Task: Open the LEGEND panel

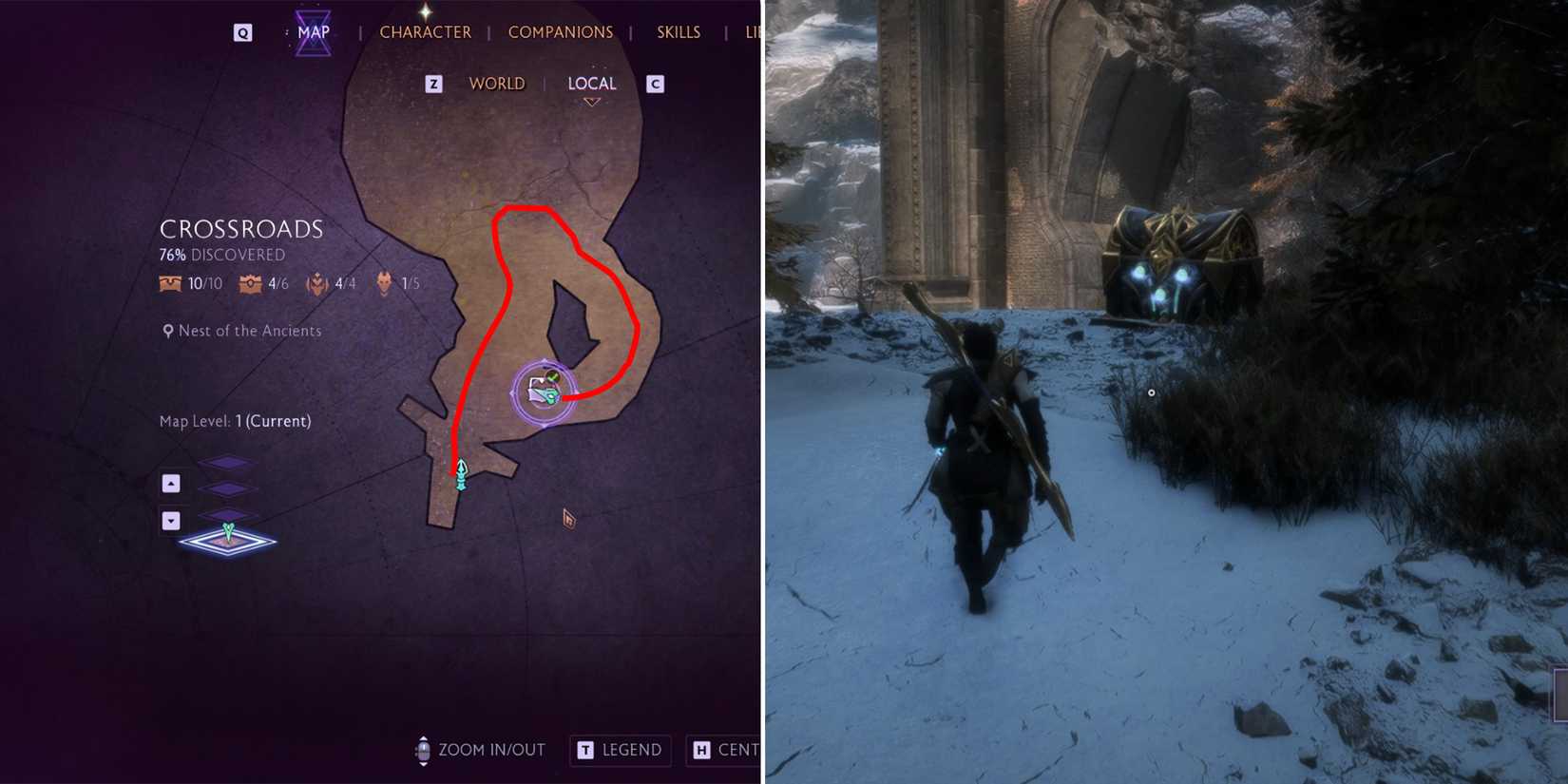Action: click(x=620, y=750)
